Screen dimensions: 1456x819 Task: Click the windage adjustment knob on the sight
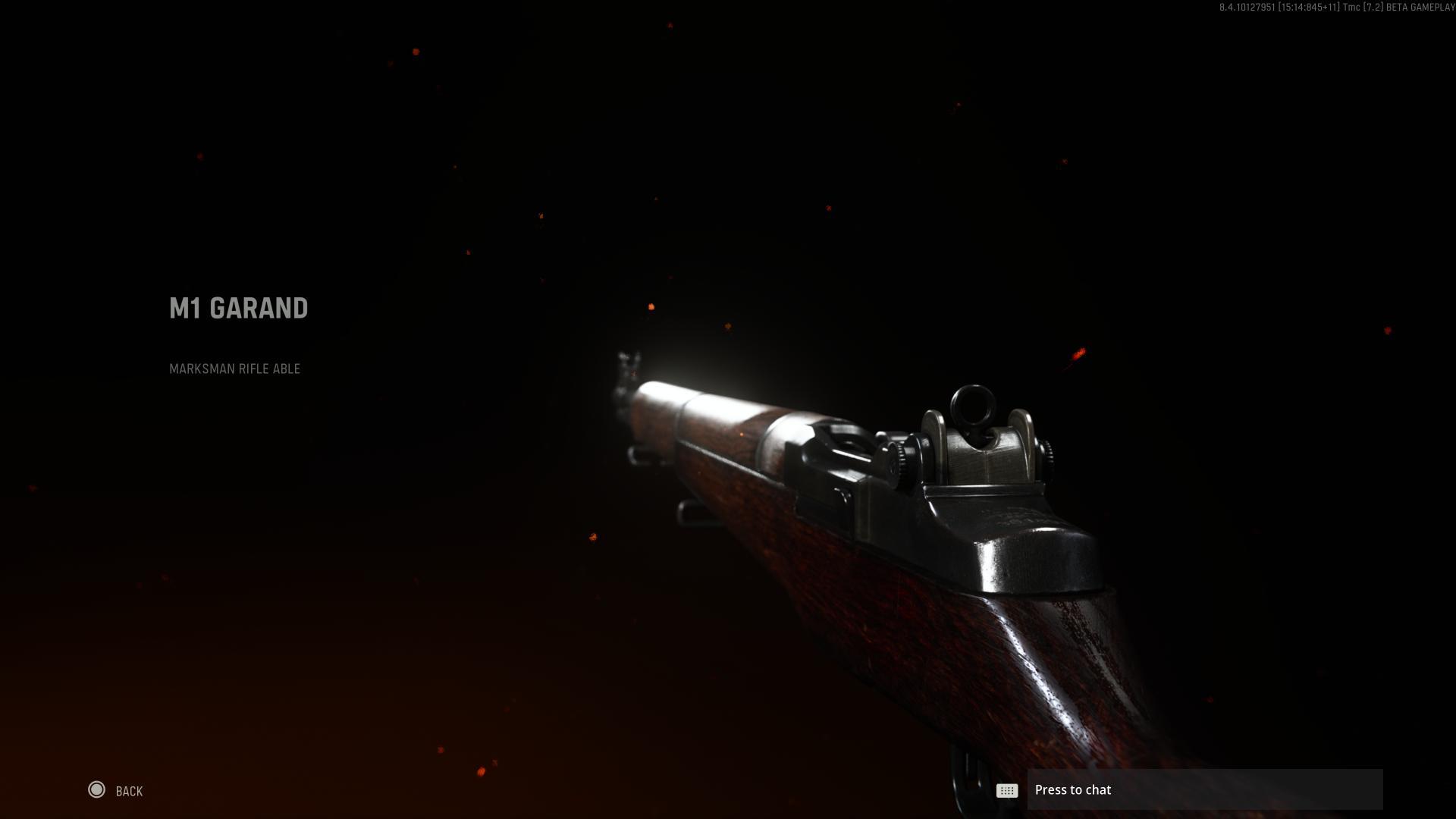point(1047,453)
